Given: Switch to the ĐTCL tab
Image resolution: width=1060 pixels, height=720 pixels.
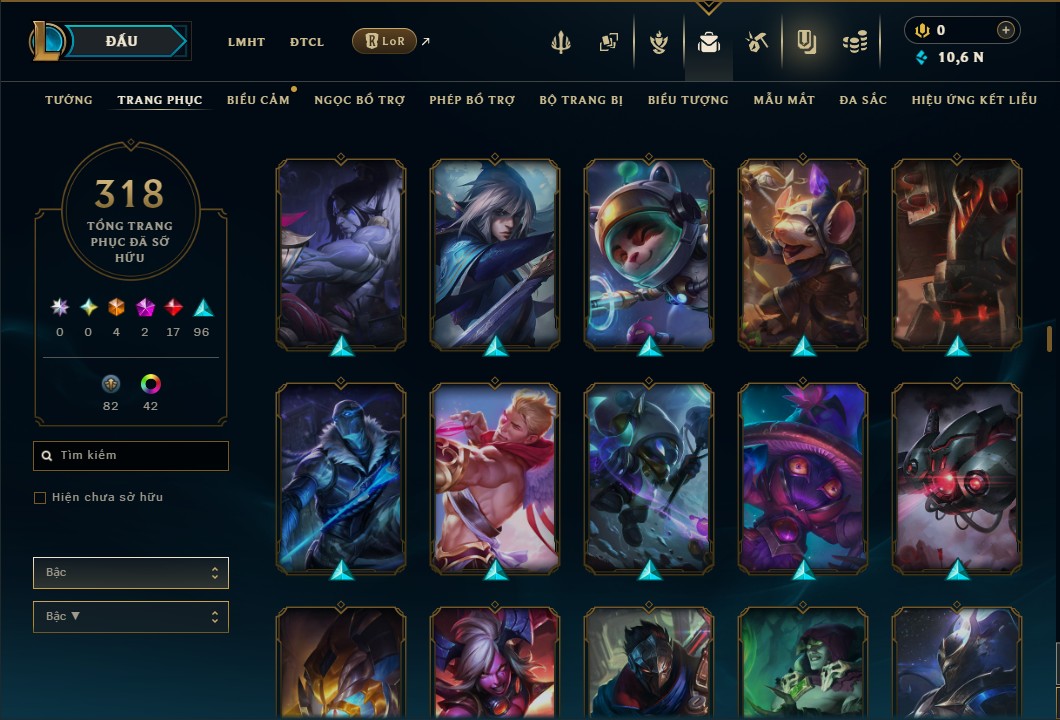Looking at the screenshot, I should pos(307,42).
